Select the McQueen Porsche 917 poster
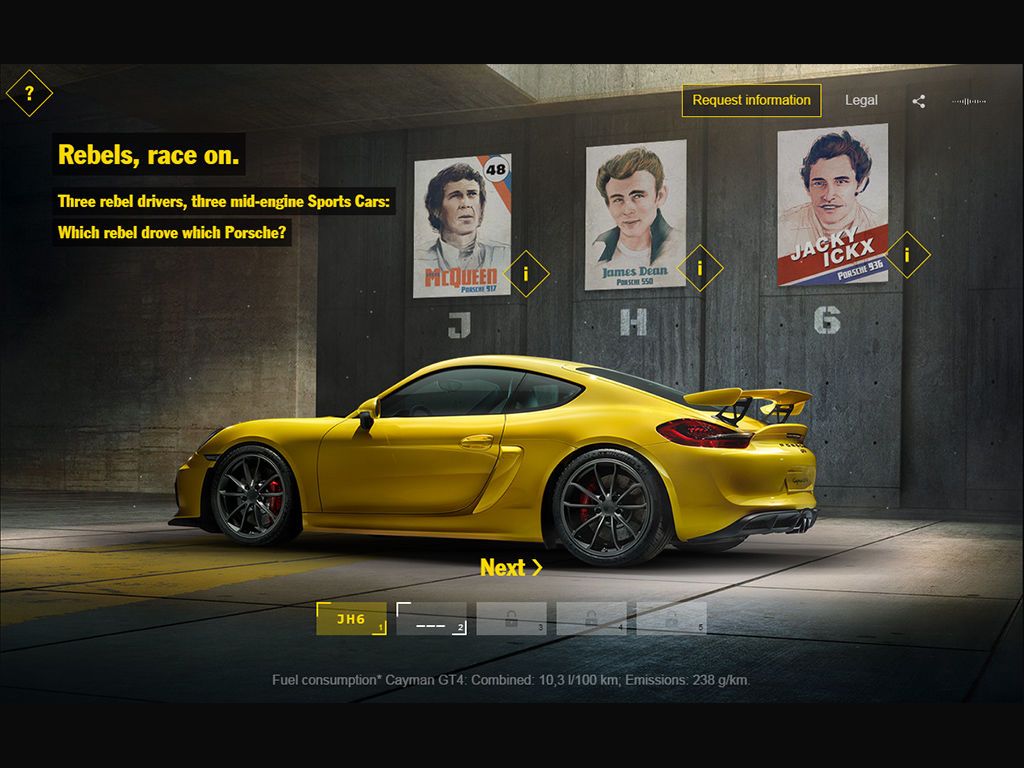Viewport: 1024px width, 768px height. click(x=462, y=225)
